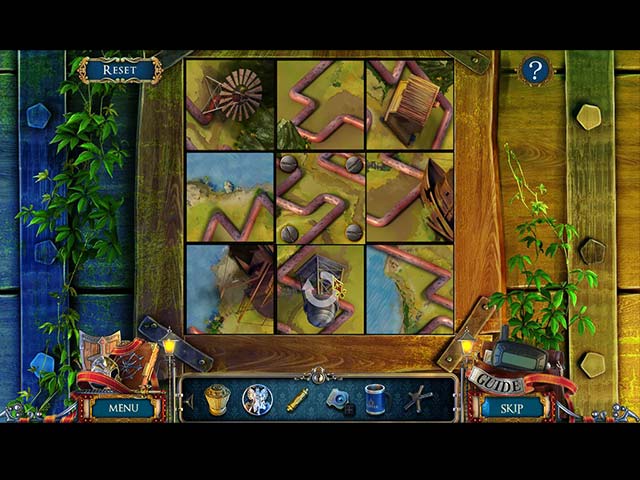640x480 pixels.
Task: Click the Reset puzzle button
Action: (120, 70)
